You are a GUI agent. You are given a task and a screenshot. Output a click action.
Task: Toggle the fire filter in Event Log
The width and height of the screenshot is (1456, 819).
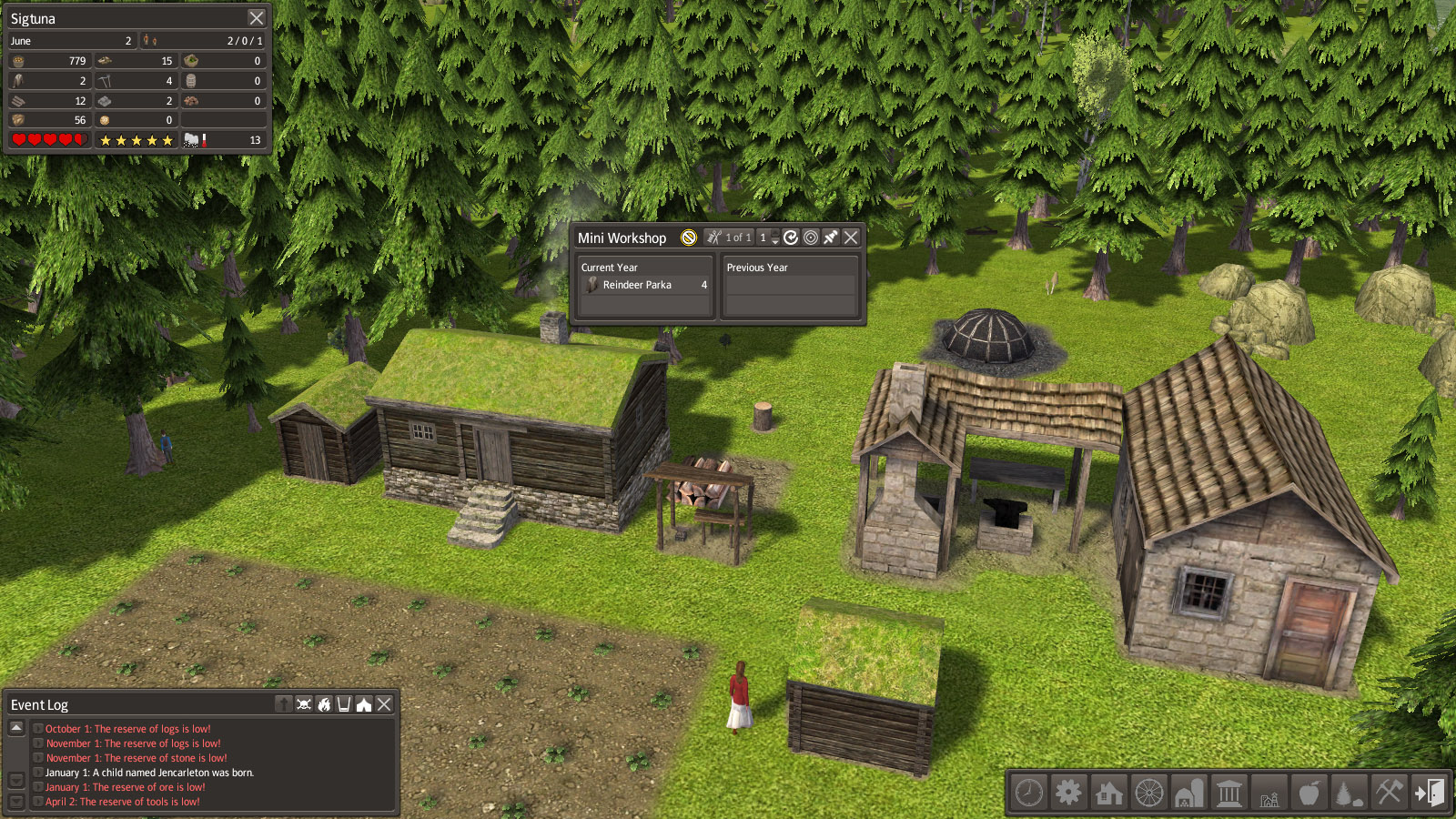324,704
